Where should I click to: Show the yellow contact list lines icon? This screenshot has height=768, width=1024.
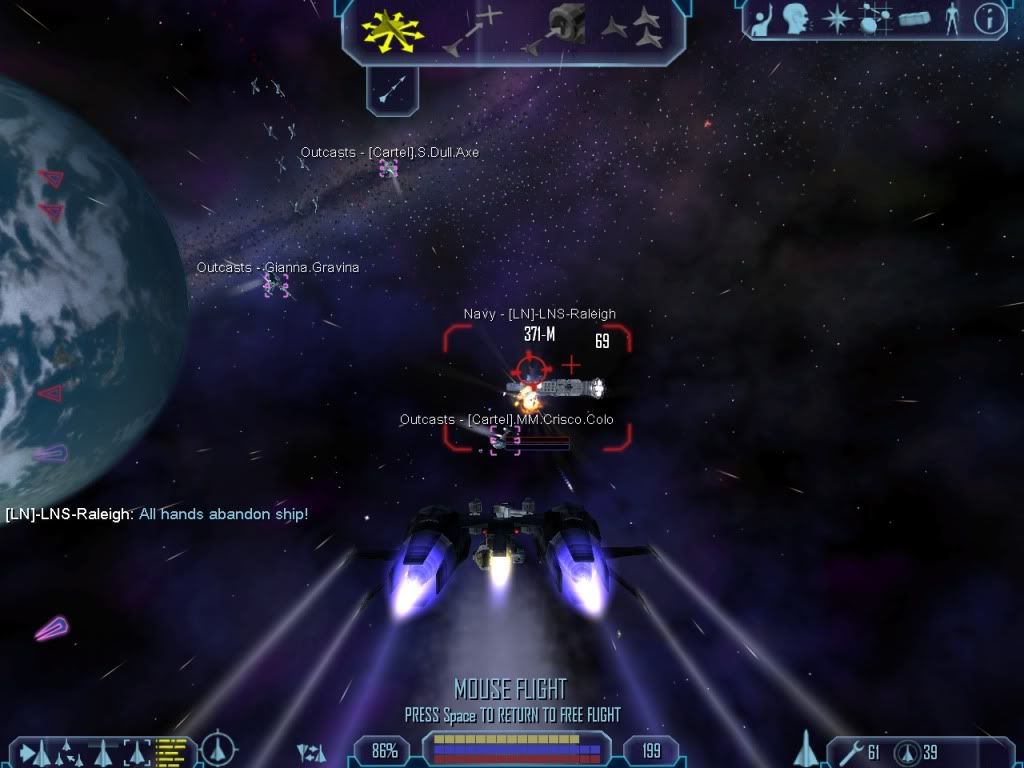[x=172, y=749]
